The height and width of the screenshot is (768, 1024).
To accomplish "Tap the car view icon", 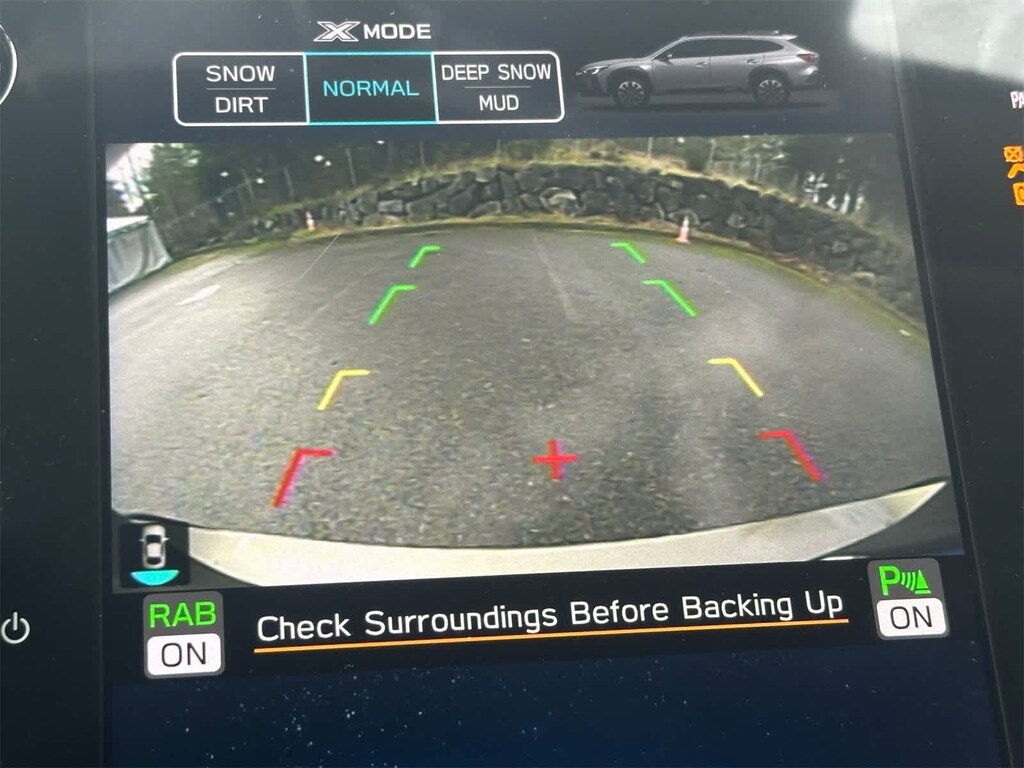I will click(x=152, y=553).
